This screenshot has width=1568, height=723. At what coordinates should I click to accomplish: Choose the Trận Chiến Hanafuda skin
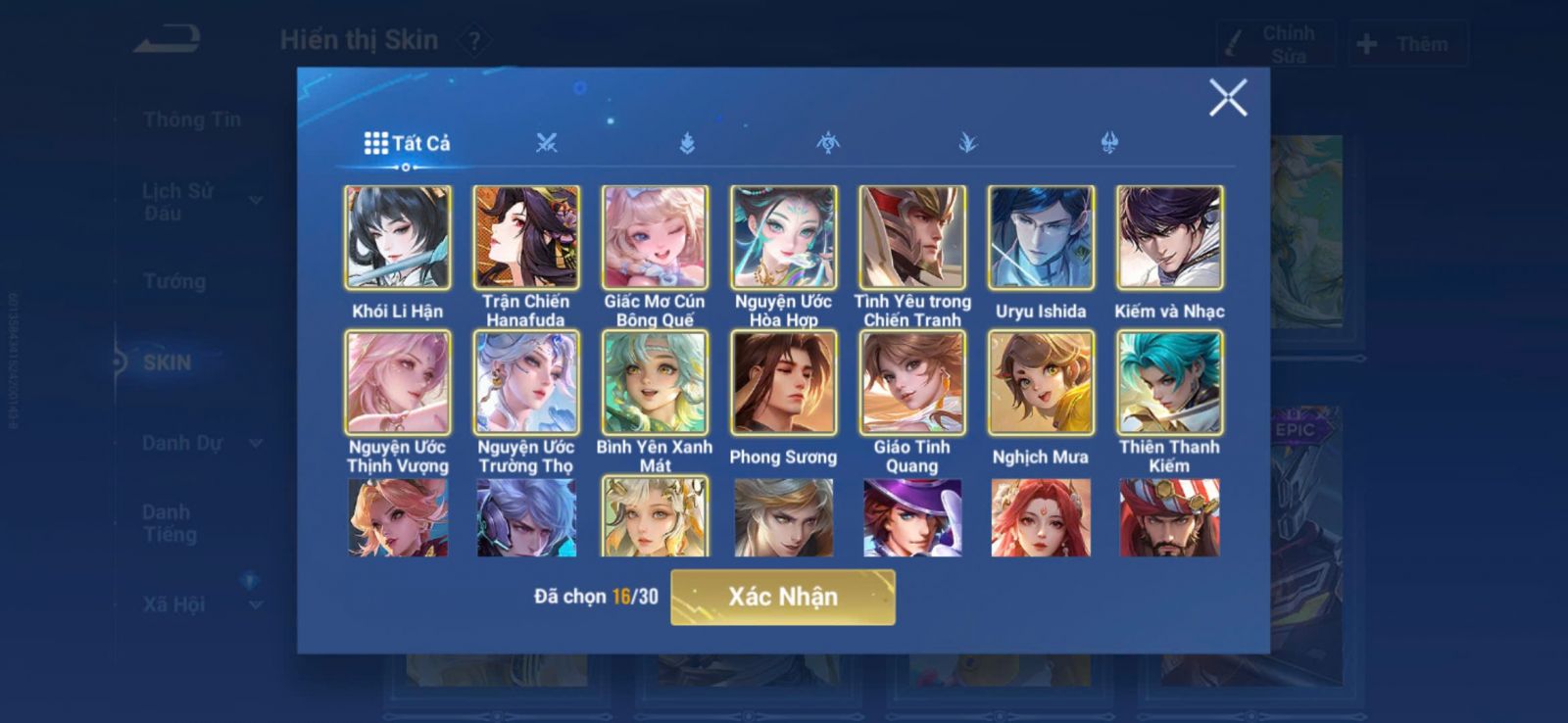pos(526,238)
